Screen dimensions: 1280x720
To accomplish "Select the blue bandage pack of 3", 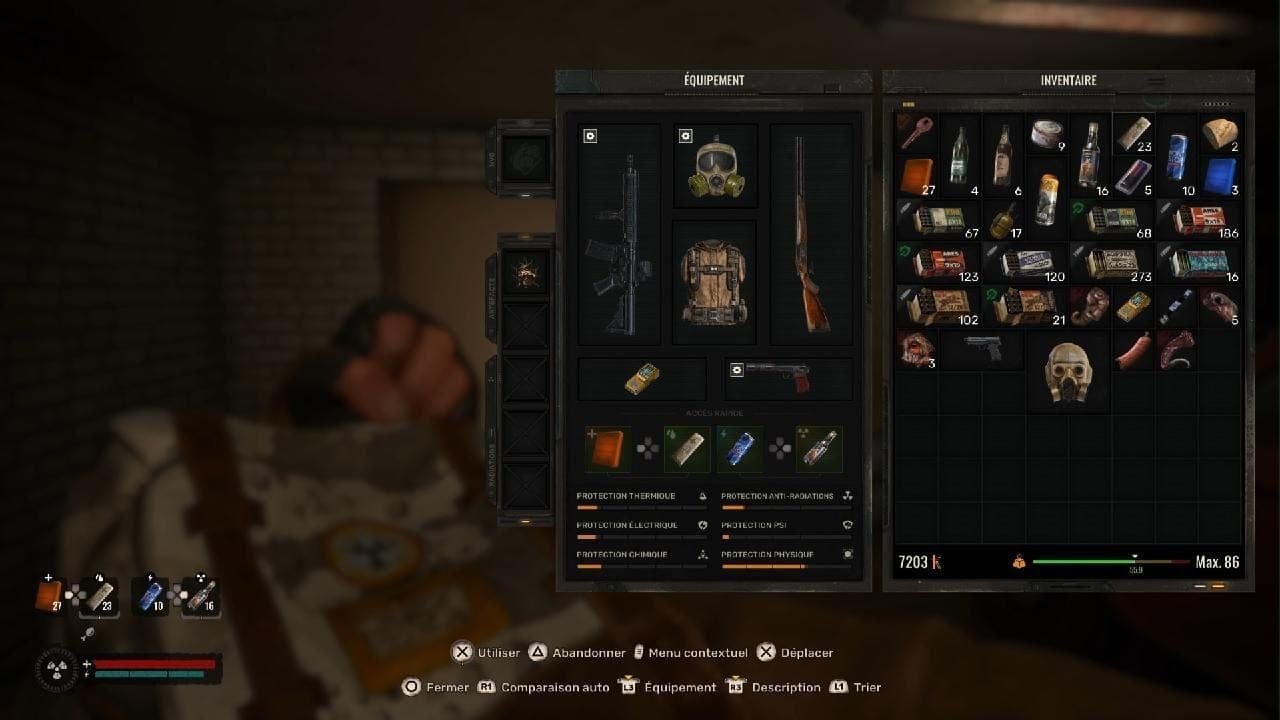I will coord(1220,176).
